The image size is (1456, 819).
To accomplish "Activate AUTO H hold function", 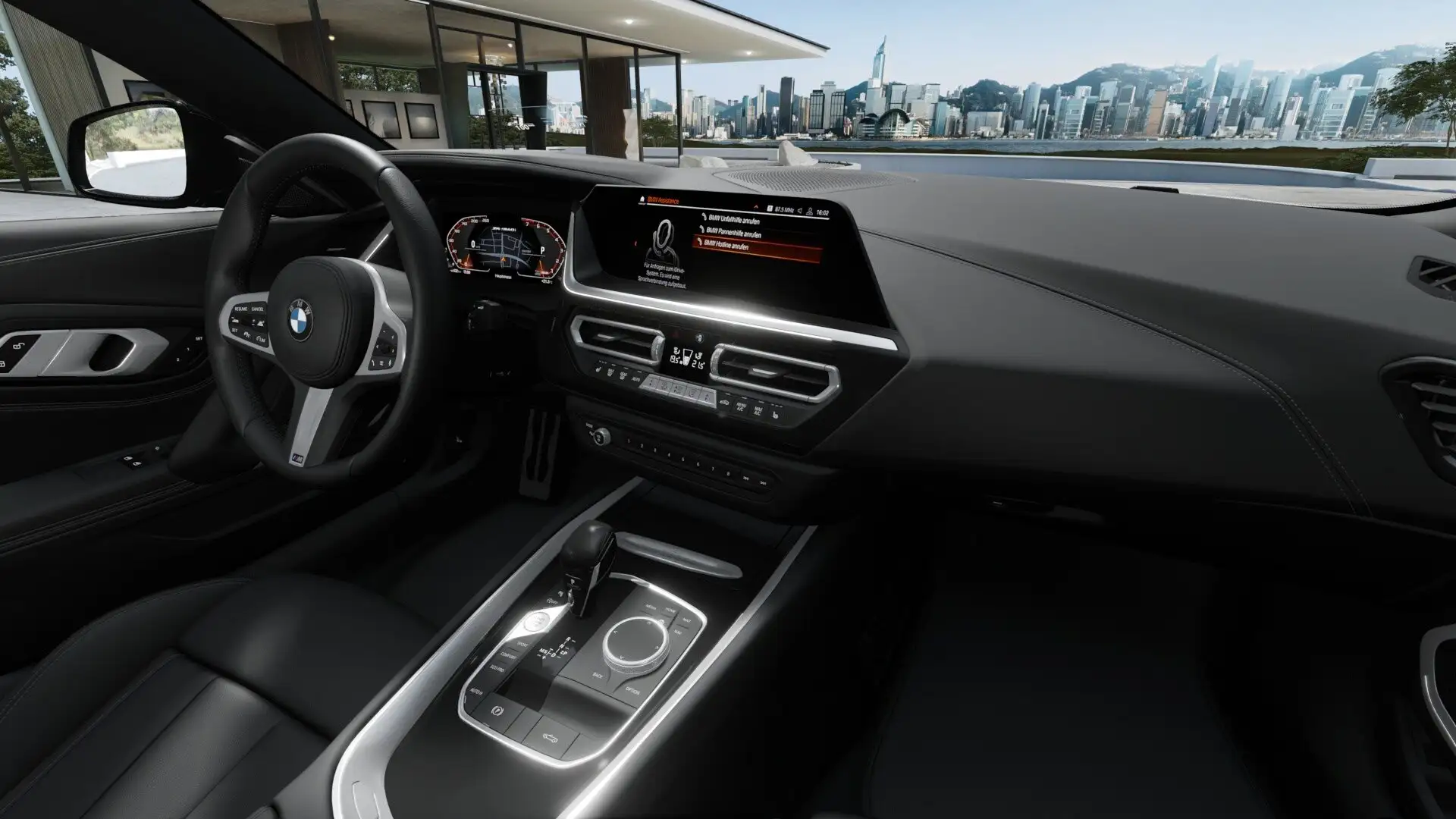I will tap(475, 691).
